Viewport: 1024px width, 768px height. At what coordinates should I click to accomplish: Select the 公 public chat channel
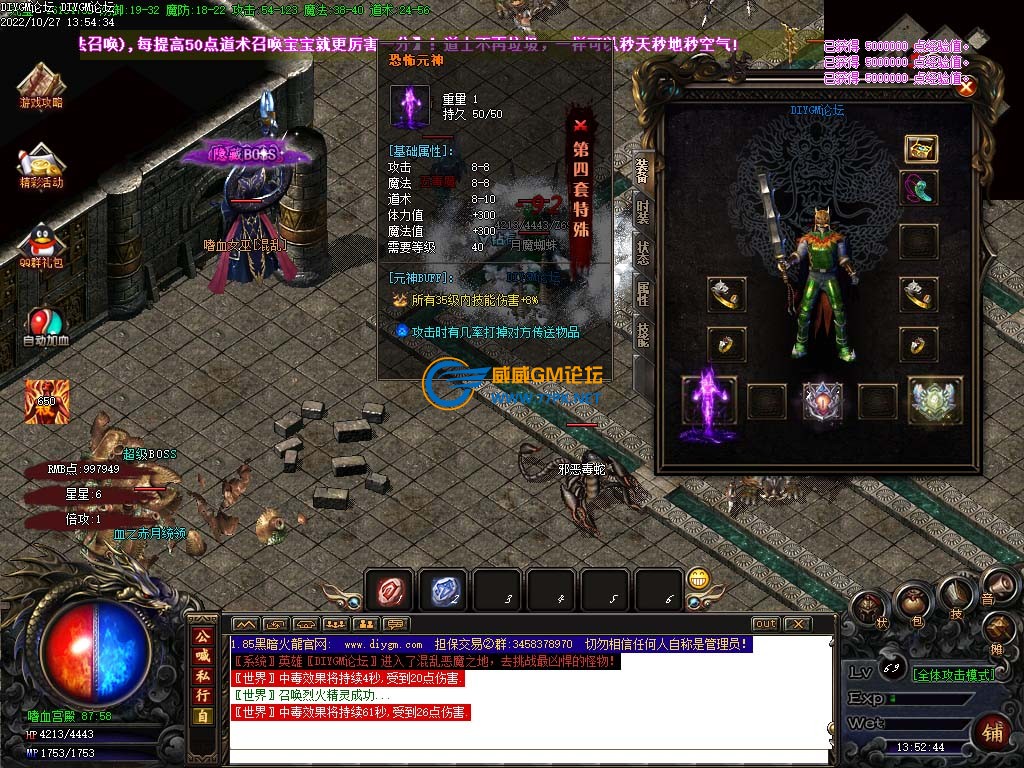(202, 636)
